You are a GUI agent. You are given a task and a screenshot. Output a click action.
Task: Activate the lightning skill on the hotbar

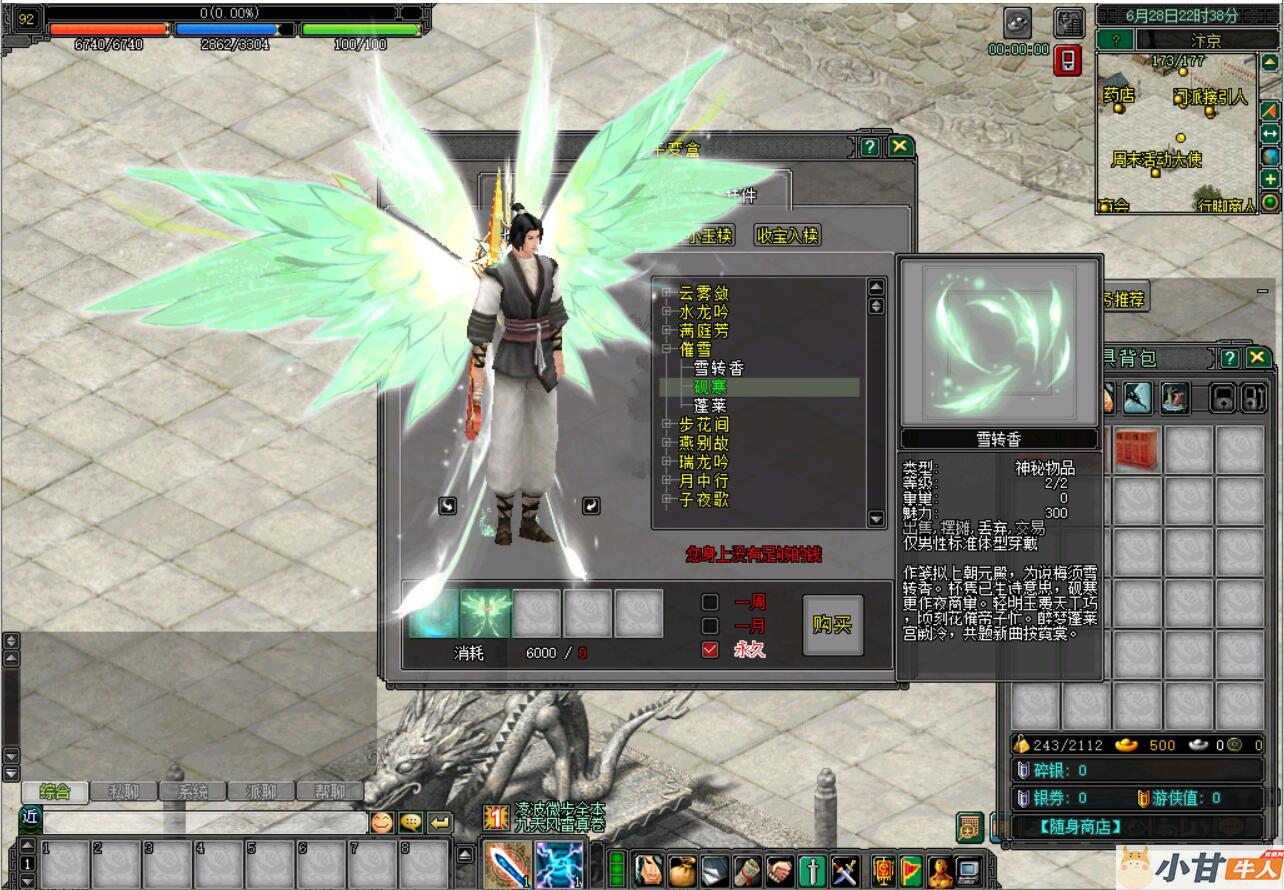559,864
